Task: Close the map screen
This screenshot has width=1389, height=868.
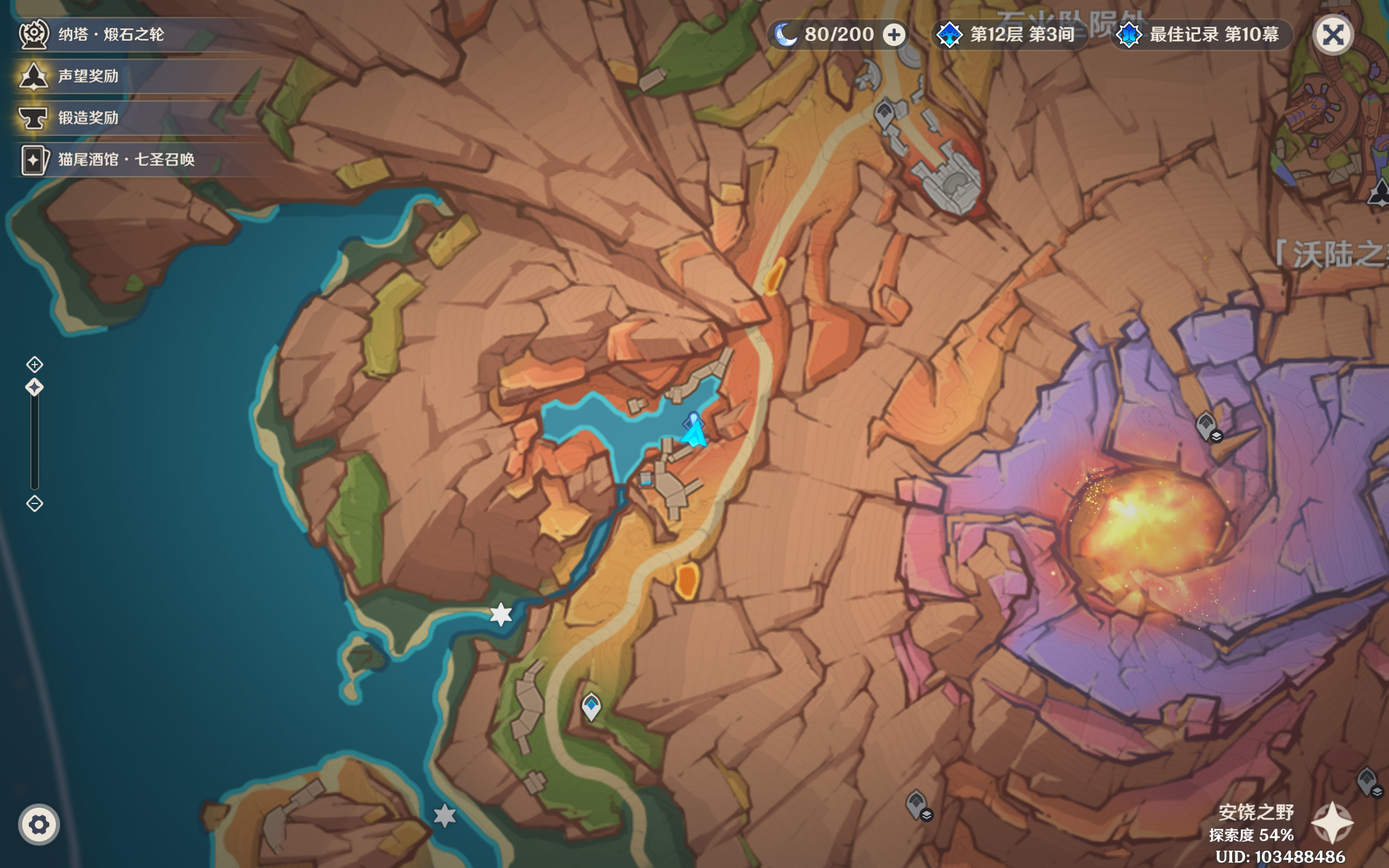Action: click(x=1333, y=35)
